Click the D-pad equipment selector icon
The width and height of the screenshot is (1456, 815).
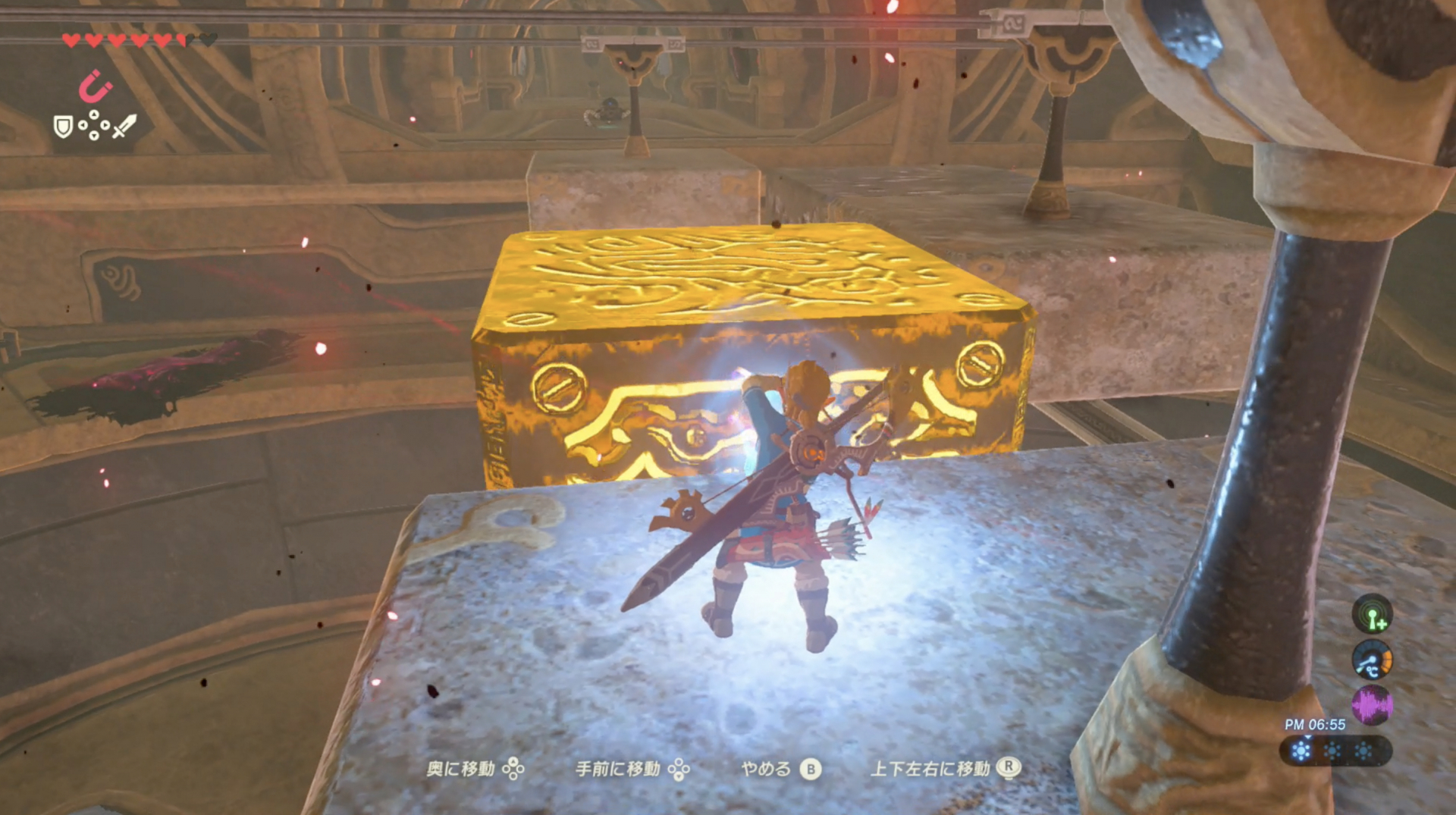(94, 125)
